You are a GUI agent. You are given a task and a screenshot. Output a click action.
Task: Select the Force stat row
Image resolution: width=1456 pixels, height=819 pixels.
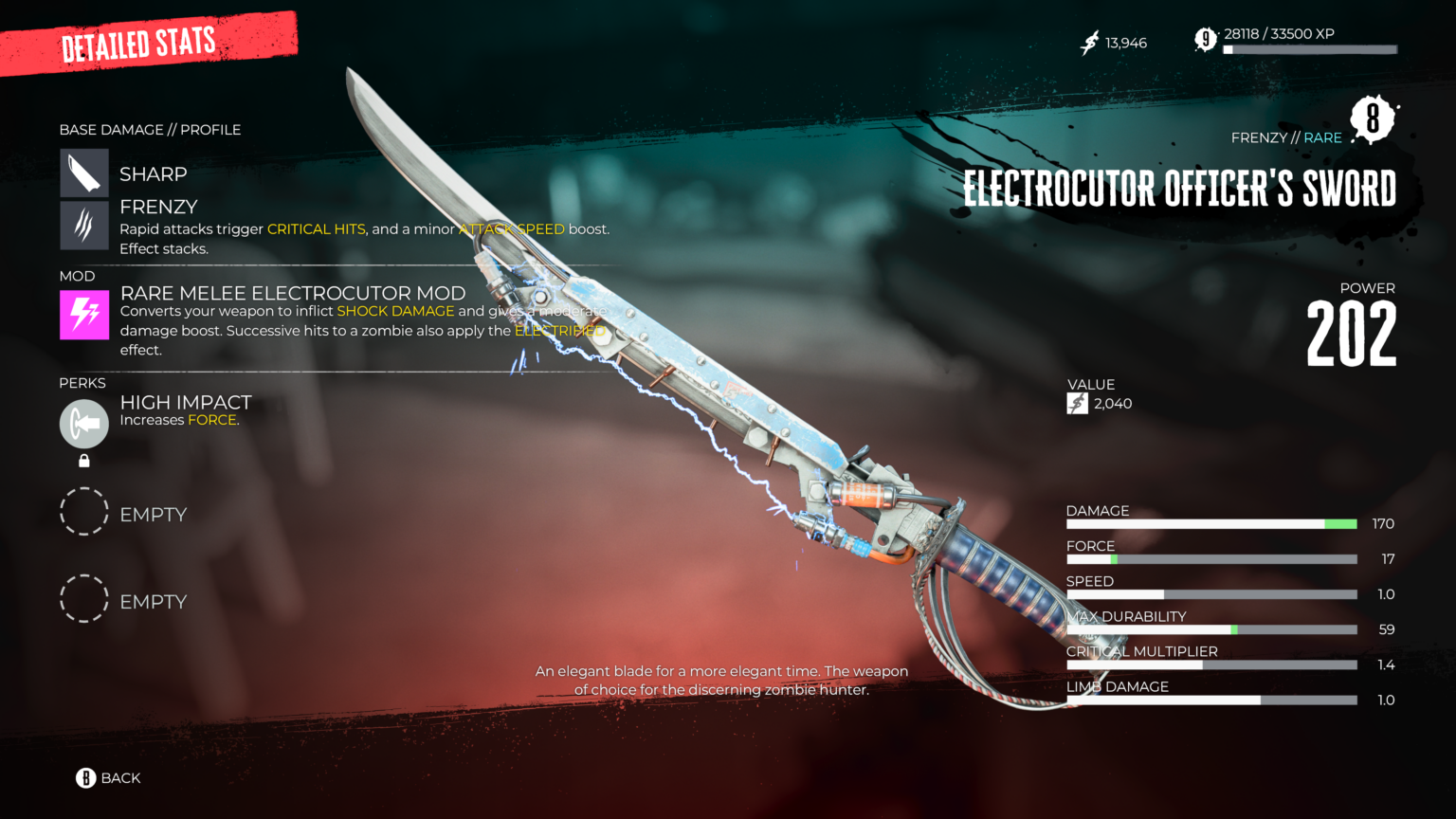click(1211, 558)
